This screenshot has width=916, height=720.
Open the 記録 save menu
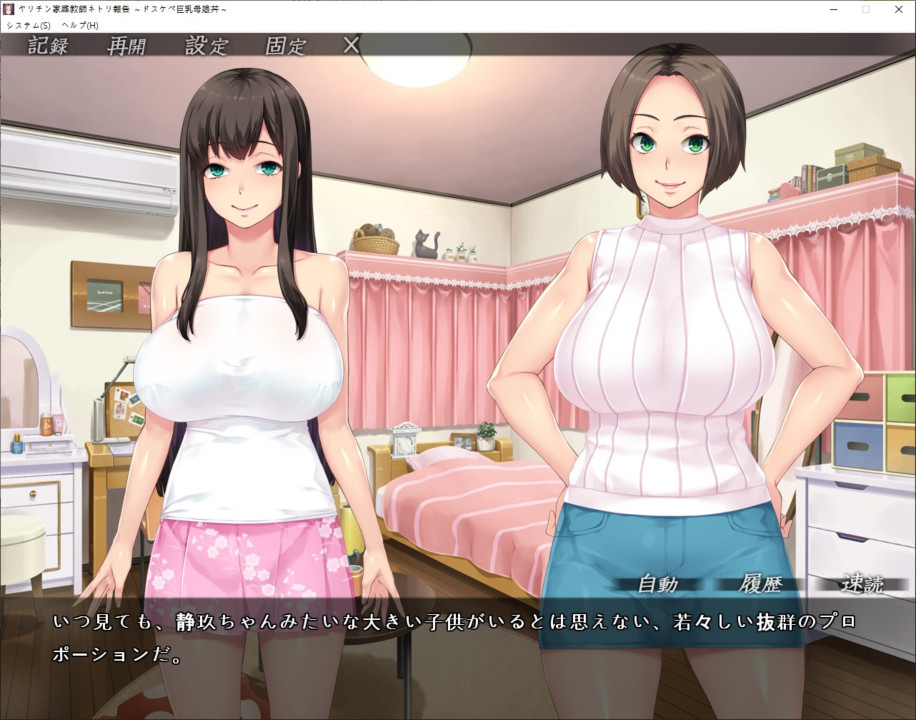[x=48, y=46]
